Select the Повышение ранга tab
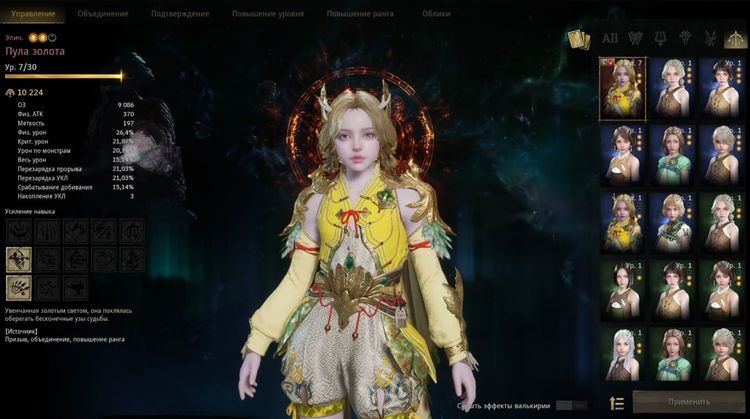750x419 pixels. 361,14
